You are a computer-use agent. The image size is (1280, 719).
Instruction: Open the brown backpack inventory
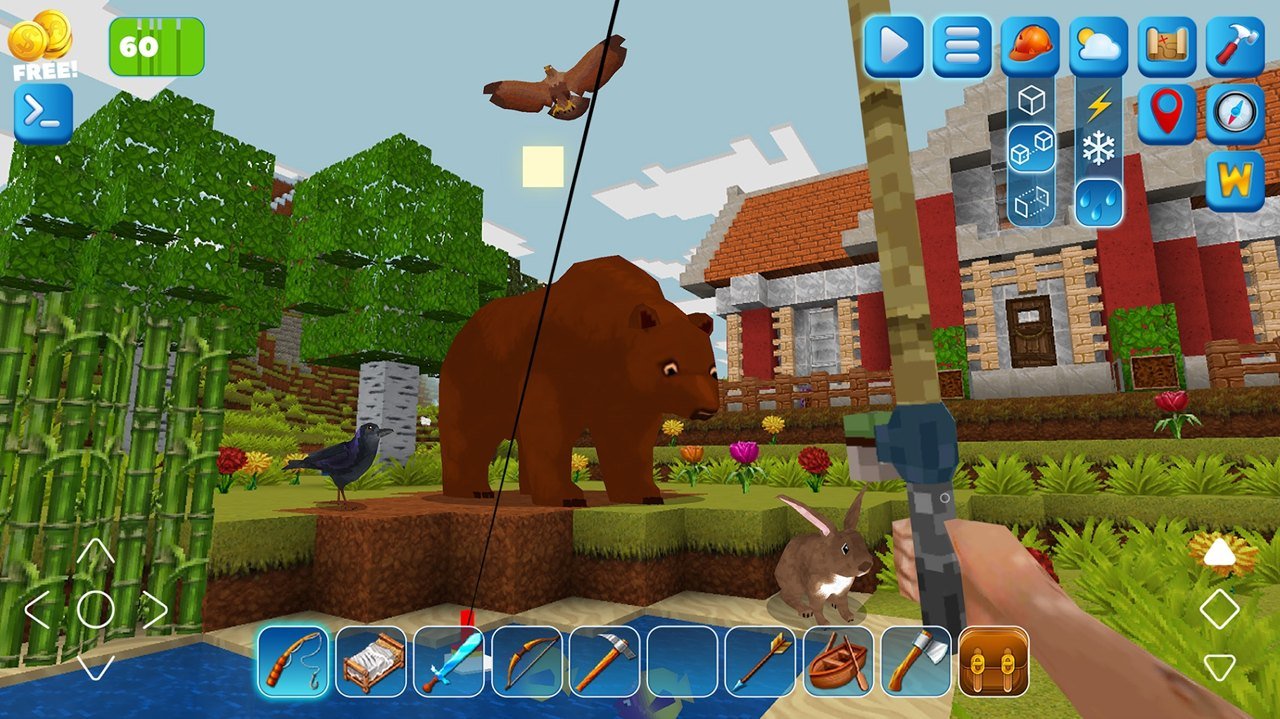tap(994, 661)
